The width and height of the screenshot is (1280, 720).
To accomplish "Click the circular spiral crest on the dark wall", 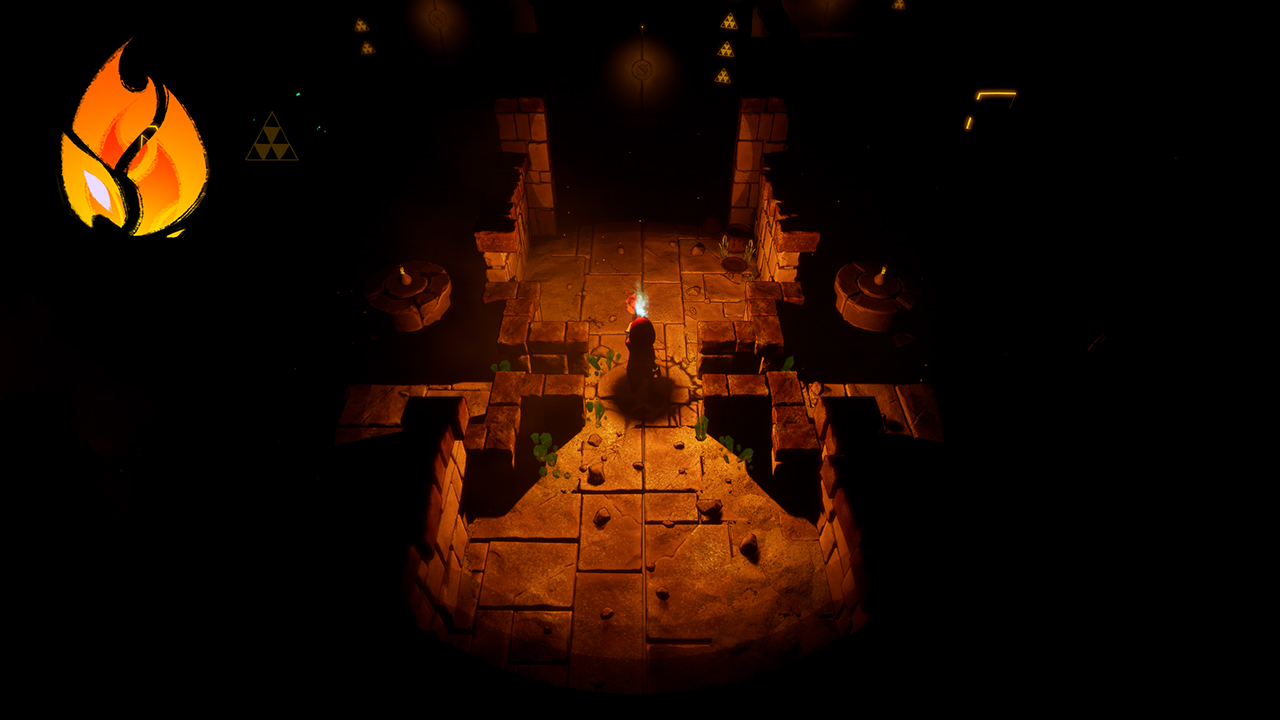I will coord(642,70).
